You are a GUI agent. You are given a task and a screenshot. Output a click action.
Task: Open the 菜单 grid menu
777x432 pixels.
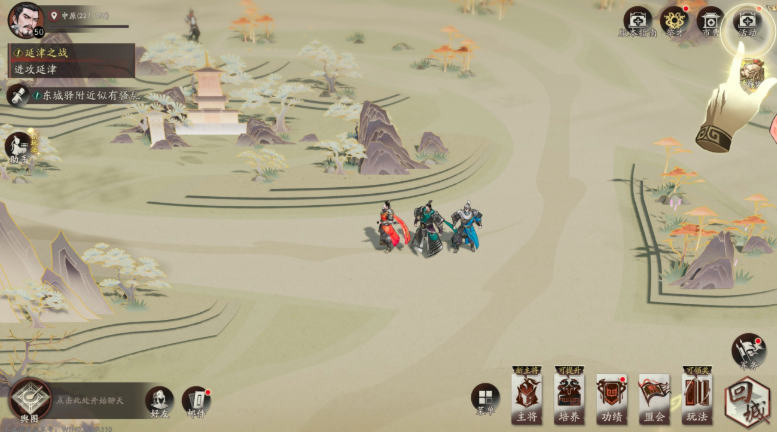(x=485, y=398)
